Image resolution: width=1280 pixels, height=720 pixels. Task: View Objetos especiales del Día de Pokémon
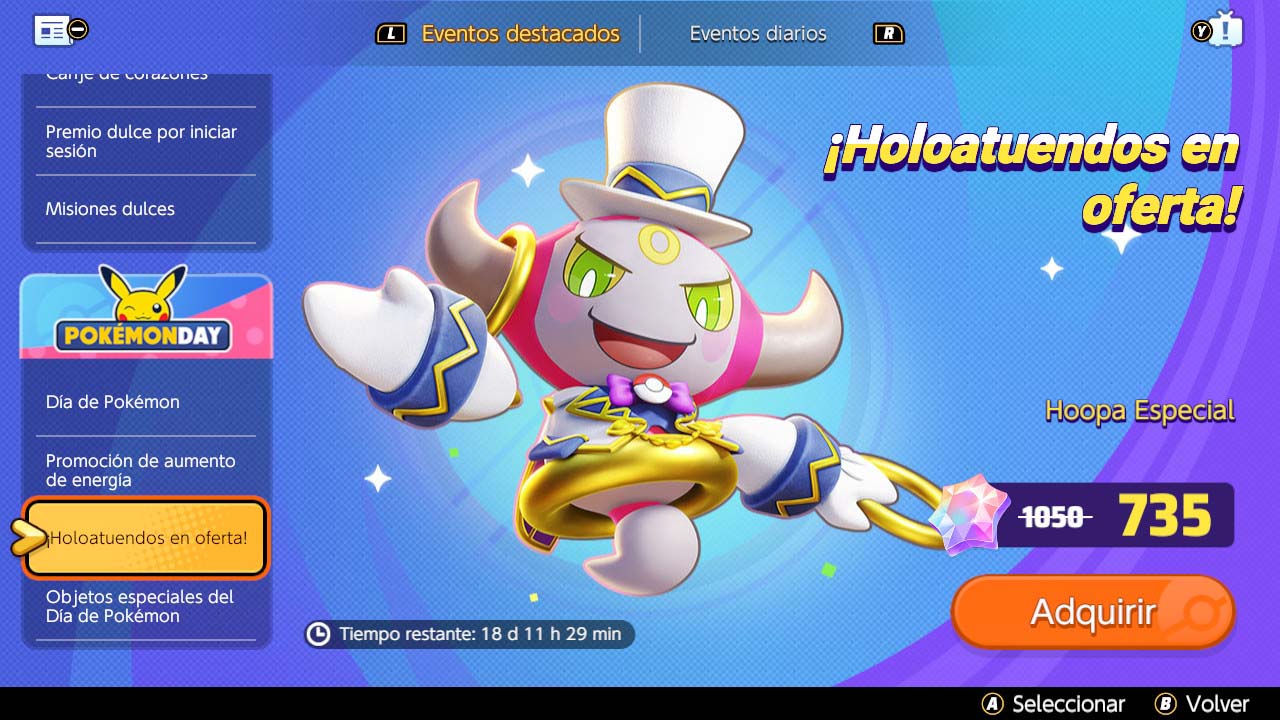[x=140, y=607]
